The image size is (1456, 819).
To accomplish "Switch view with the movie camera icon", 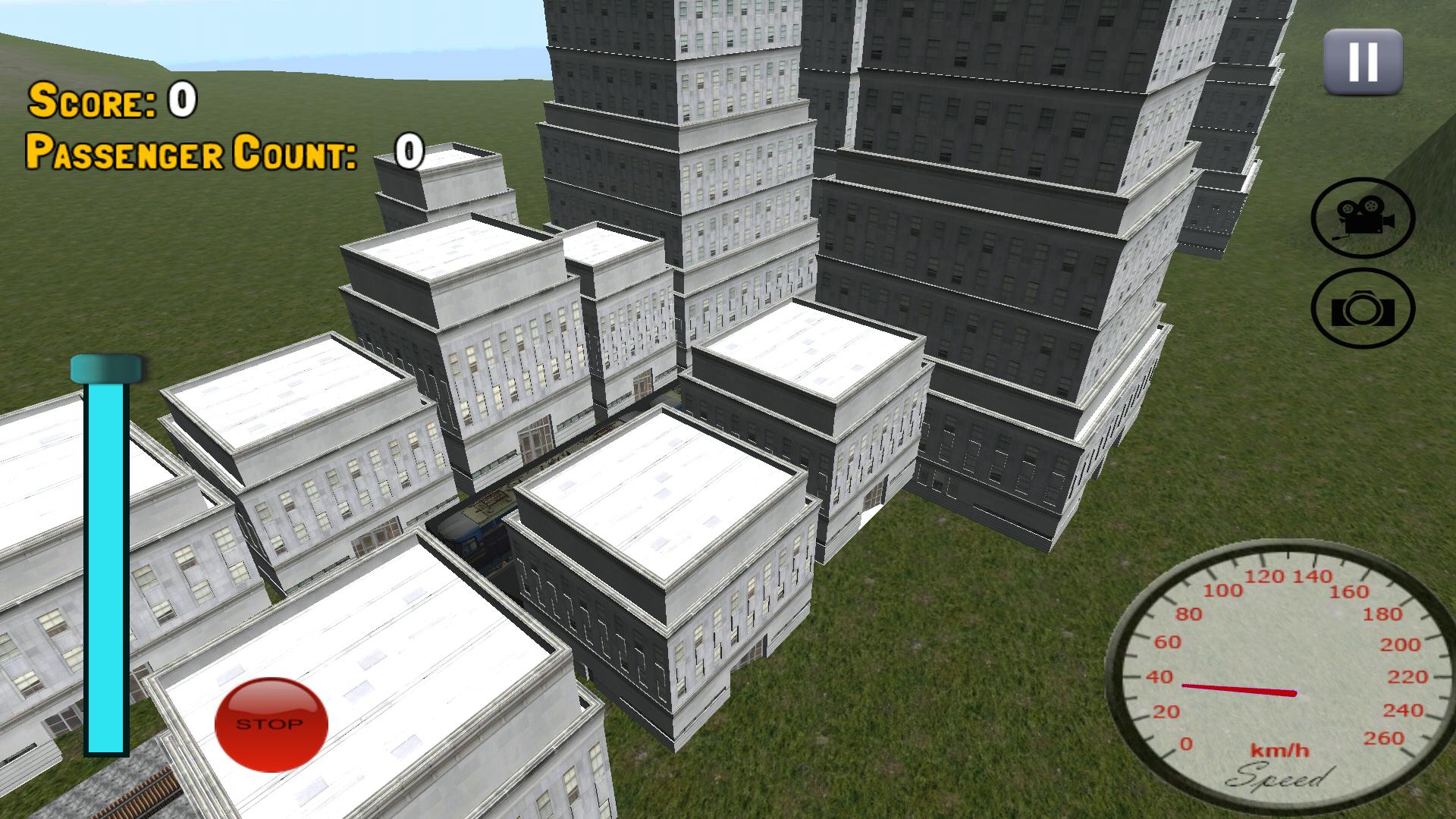I will tap(1363, 218).
